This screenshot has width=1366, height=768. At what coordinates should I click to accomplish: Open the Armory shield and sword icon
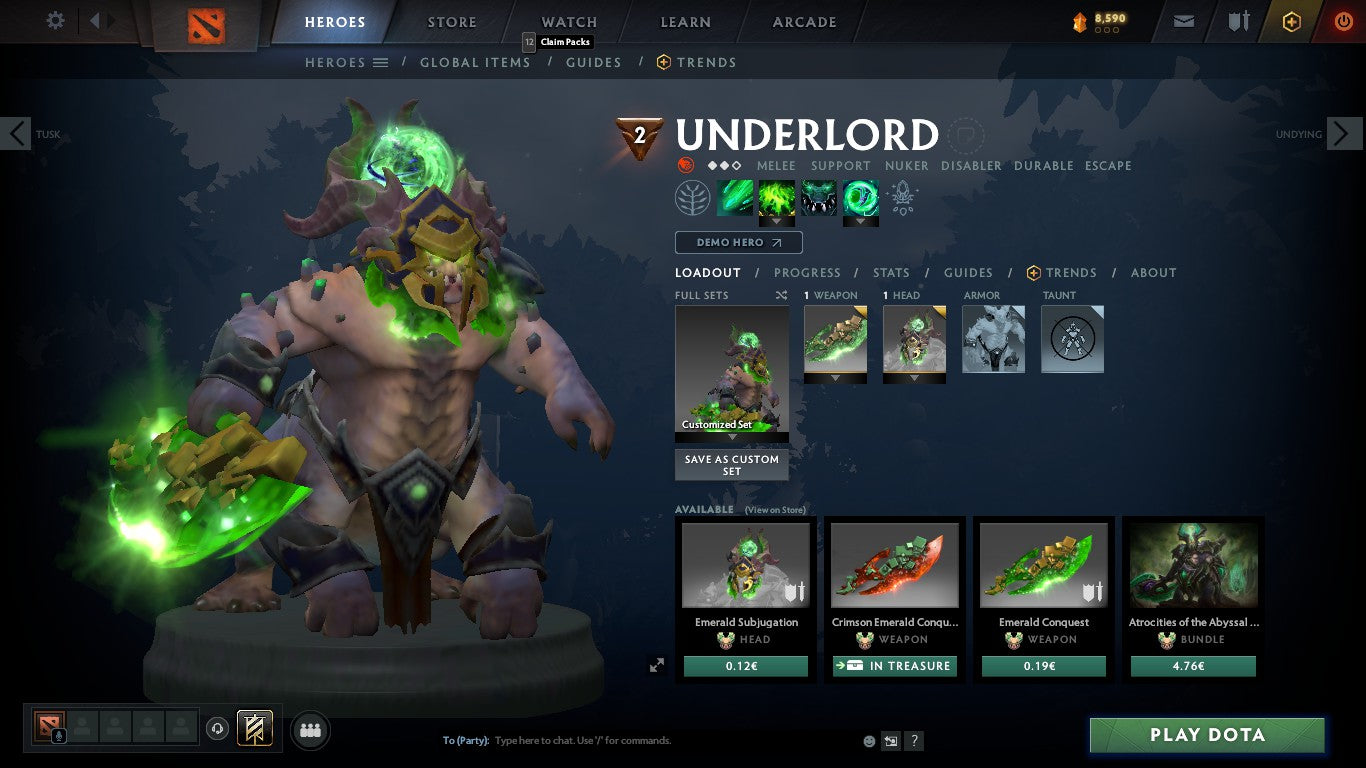pyautogui.click(x=1239, y=21)
